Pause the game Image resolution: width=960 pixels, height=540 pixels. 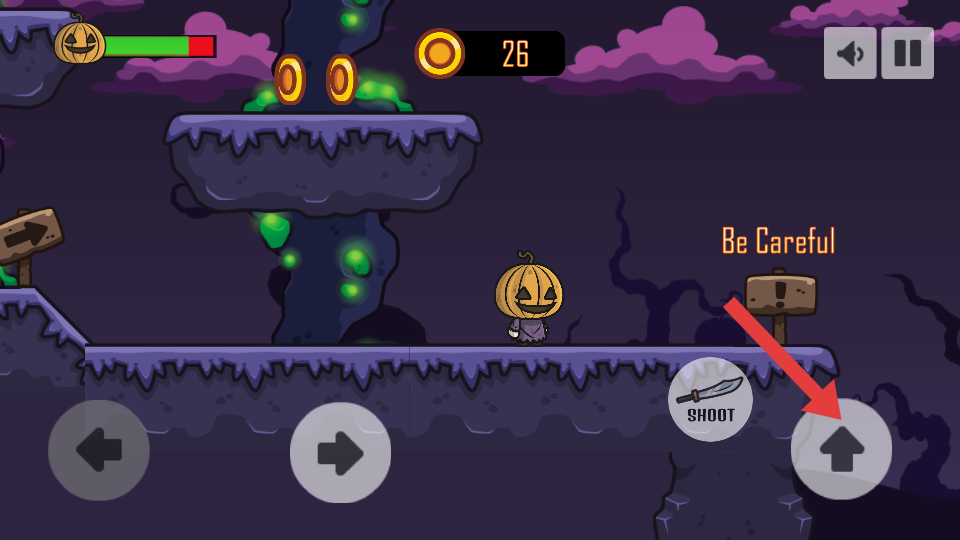907,53
